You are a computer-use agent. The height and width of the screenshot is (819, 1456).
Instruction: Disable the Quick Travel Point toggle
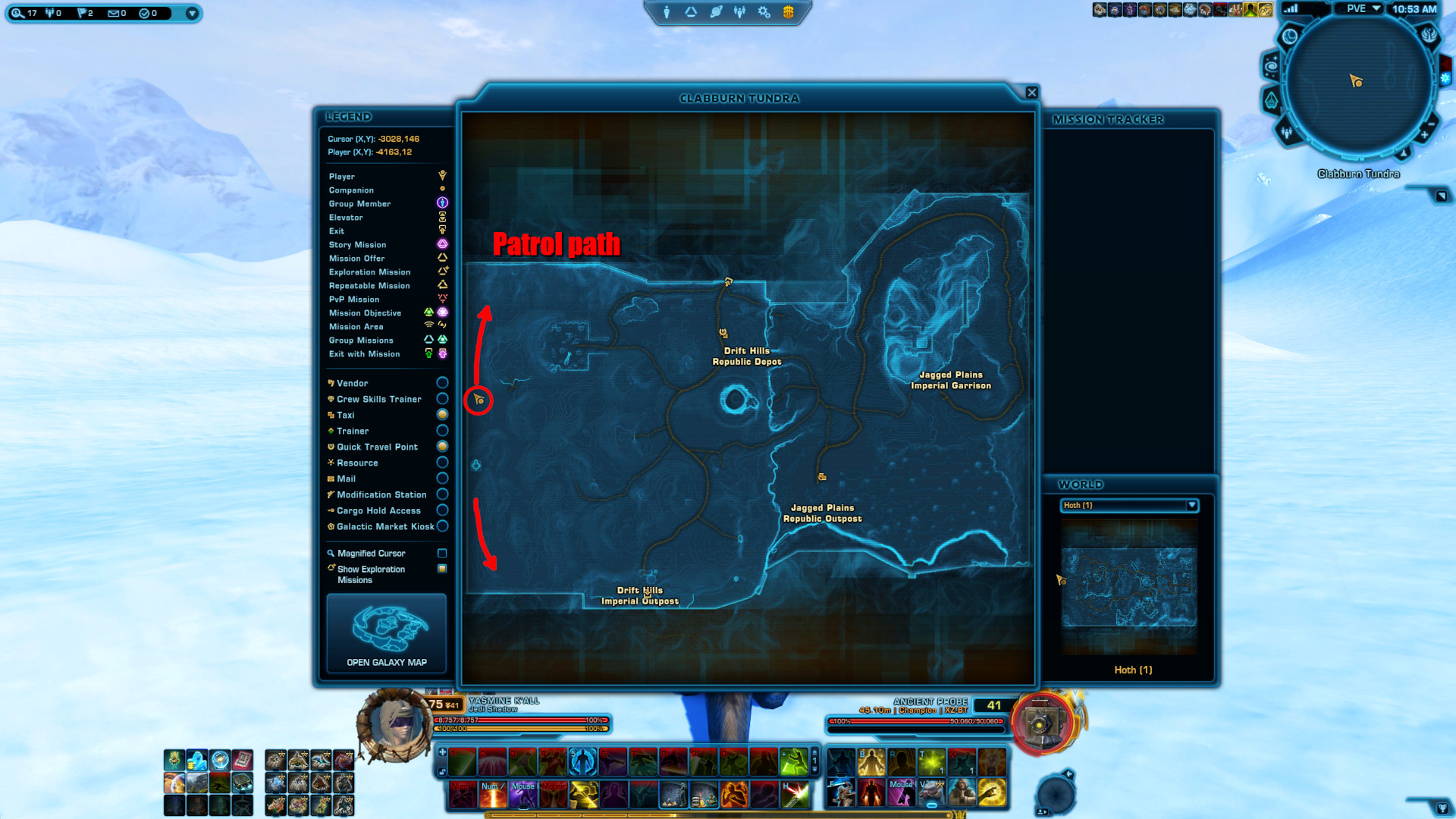pos(443,447)
